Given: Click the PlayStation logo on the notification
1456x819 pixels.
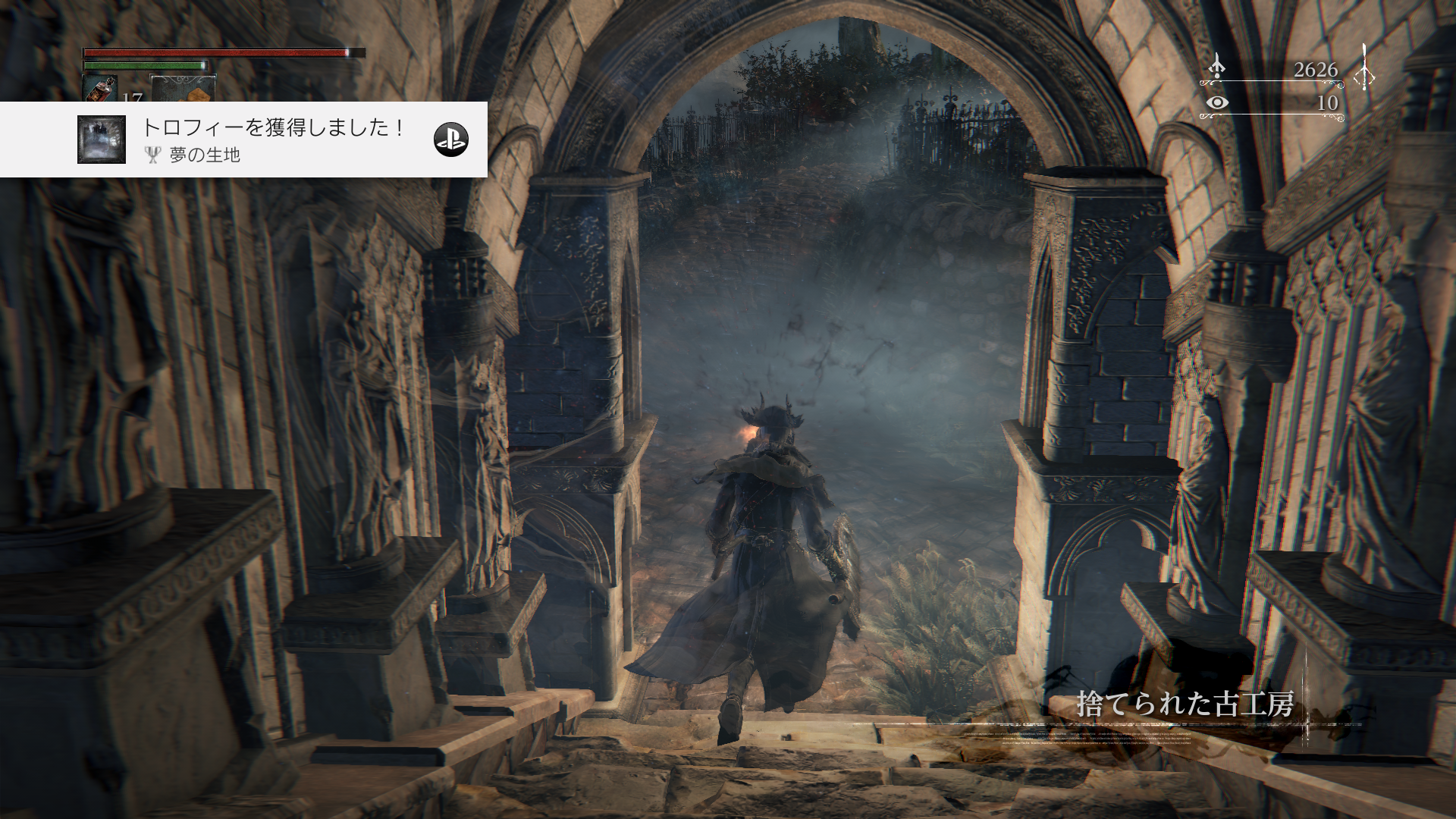Looking at the screenshot, I should (x=450, y=139).
